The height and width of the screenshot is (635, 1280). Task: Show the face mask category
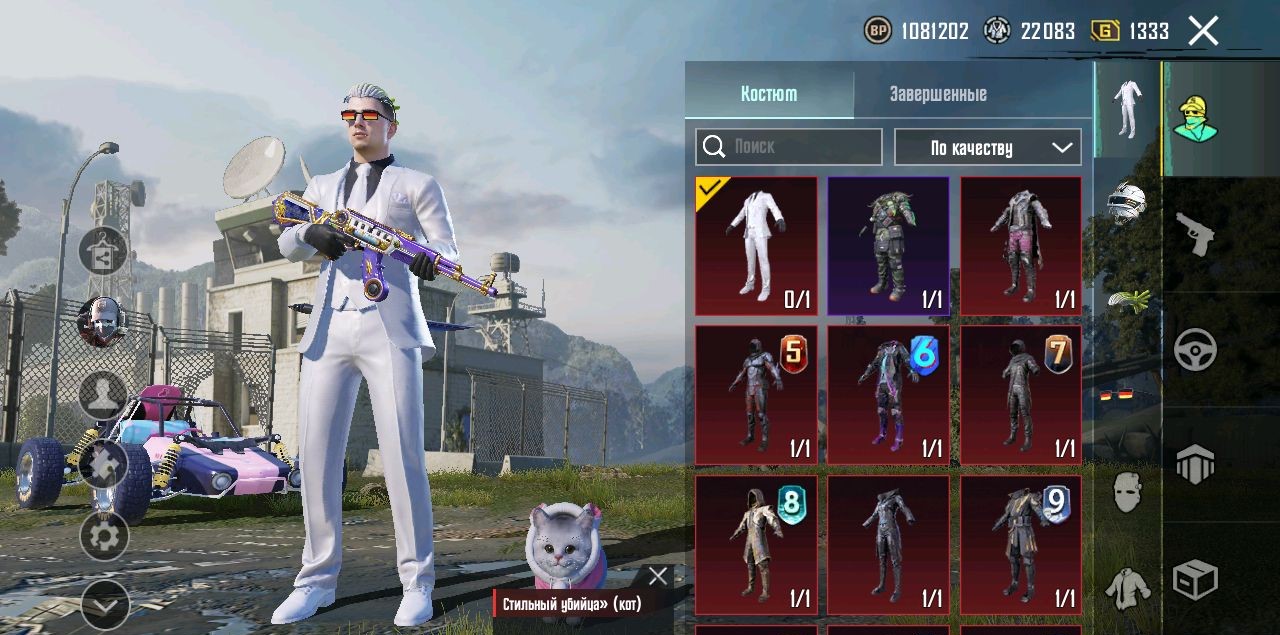point(1128,492)
